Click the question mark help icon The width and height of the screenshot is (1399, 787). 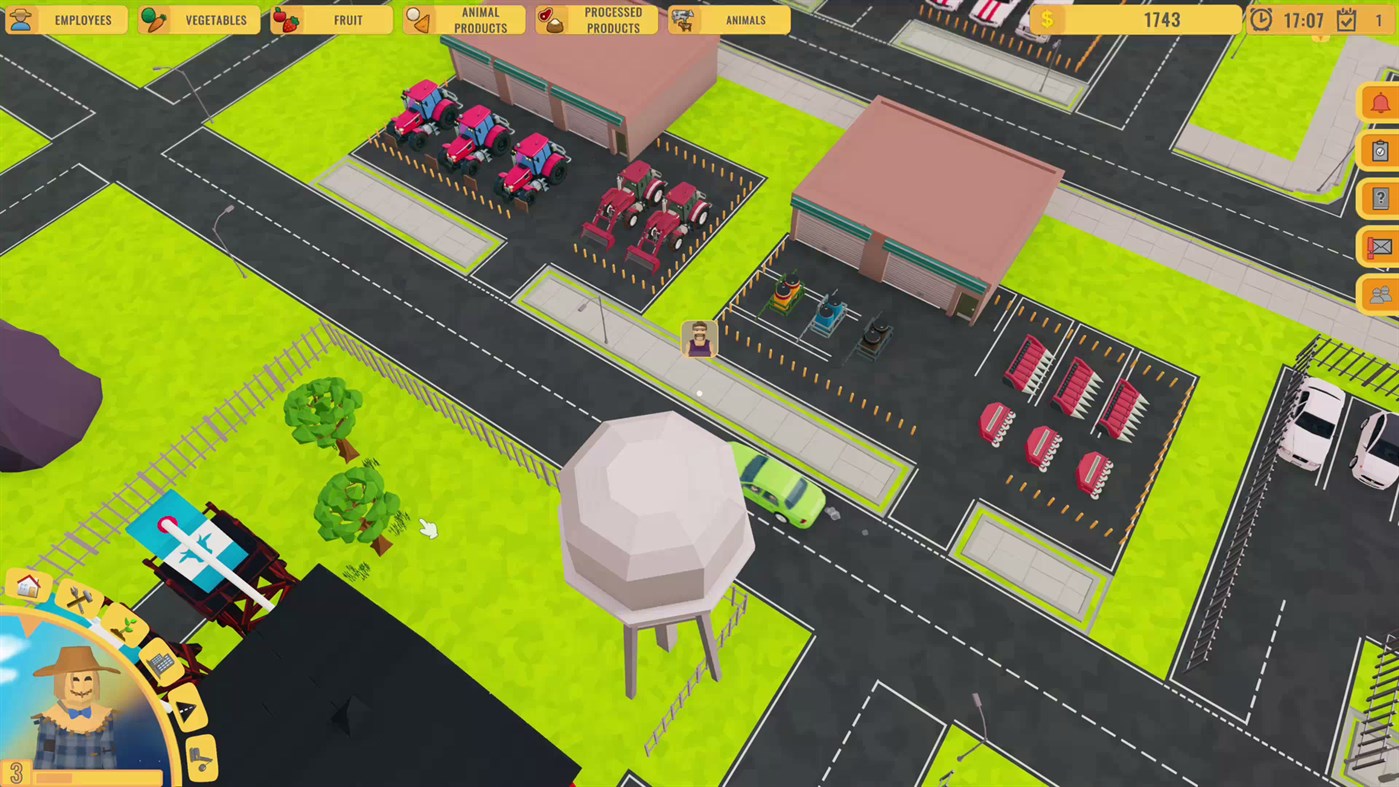pyautogui.click(x=1381, y=199)
